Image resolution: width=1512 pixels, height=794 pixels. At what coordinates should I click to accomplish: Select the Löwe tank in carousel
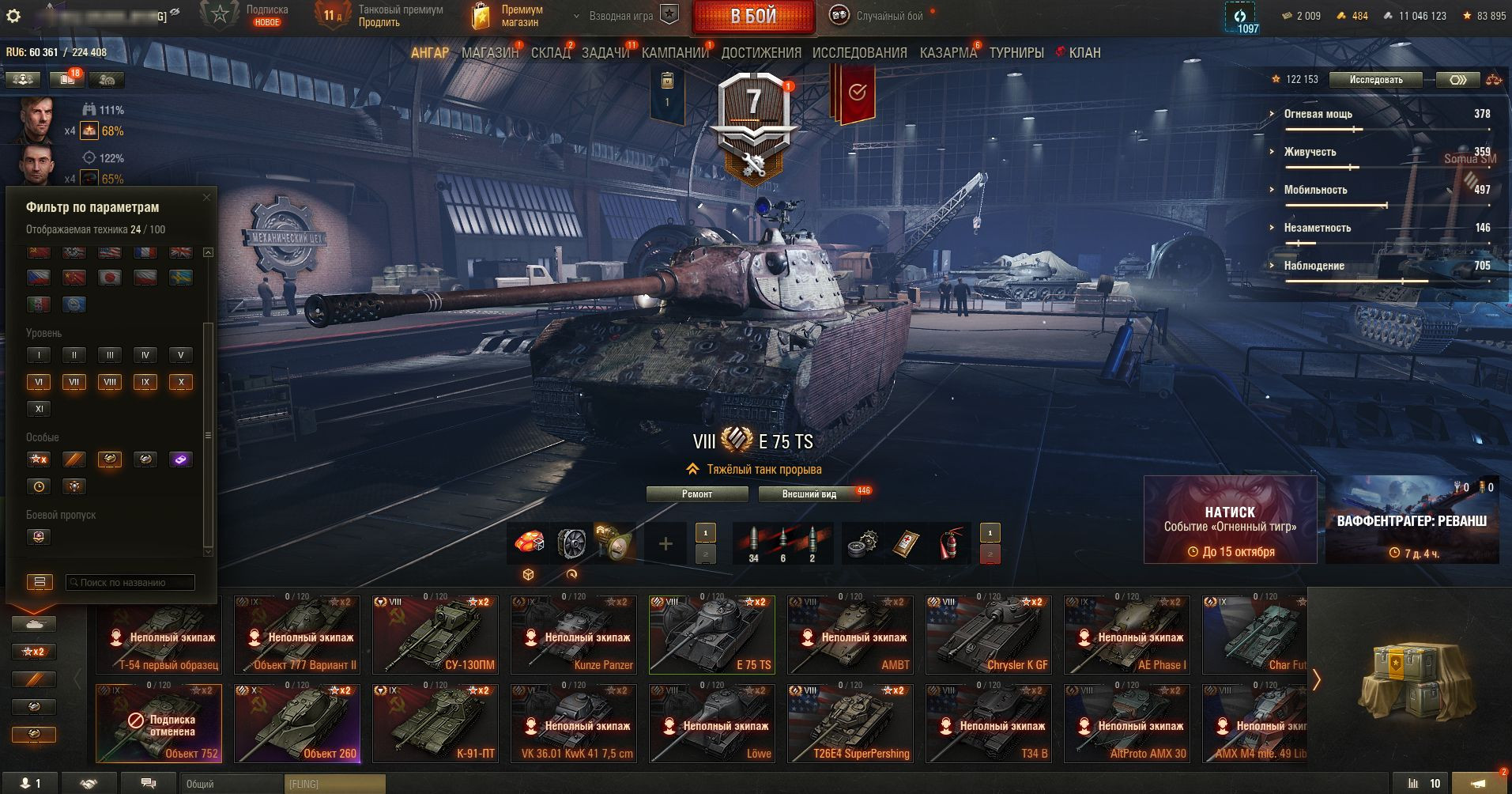coord(712,724)
